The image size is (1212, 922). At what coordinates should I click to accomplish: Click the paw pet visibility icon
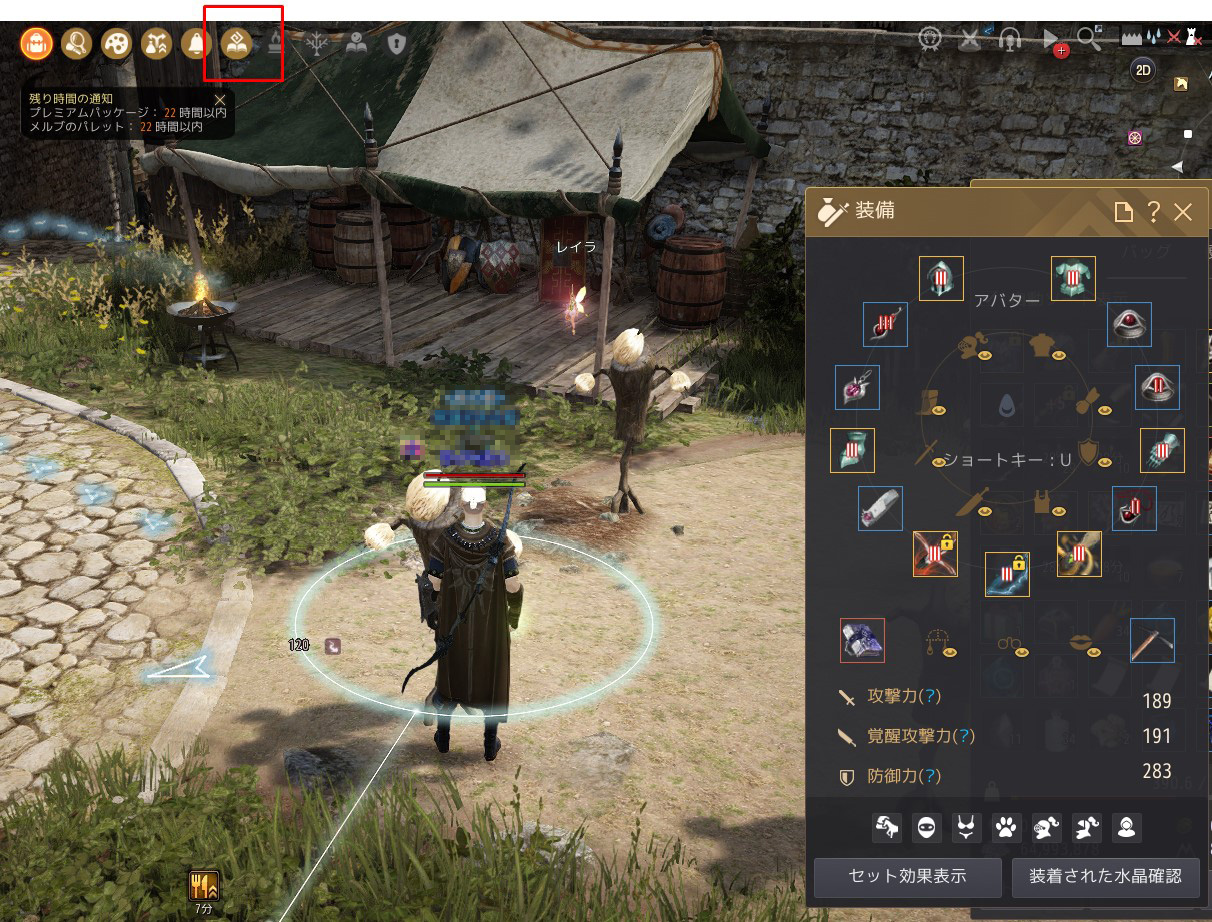tap(1005, 827)
